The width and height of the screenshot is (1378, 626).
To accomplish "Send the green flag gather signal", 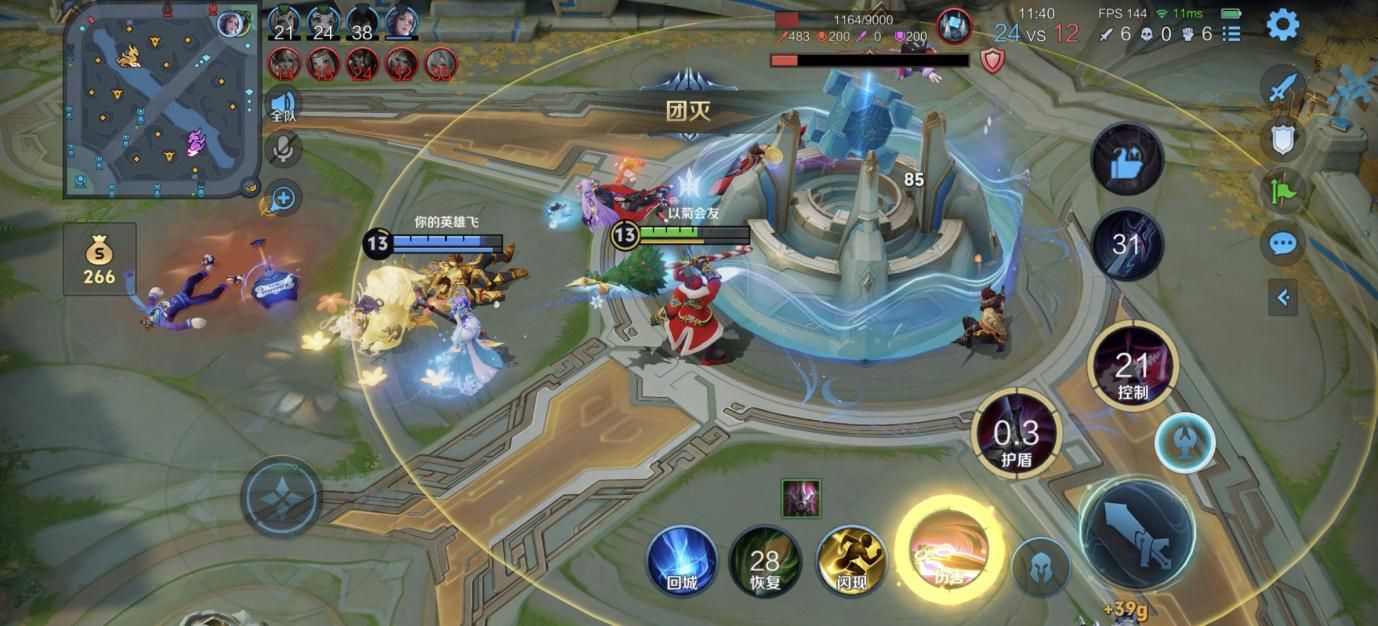I will (1282, 190).
